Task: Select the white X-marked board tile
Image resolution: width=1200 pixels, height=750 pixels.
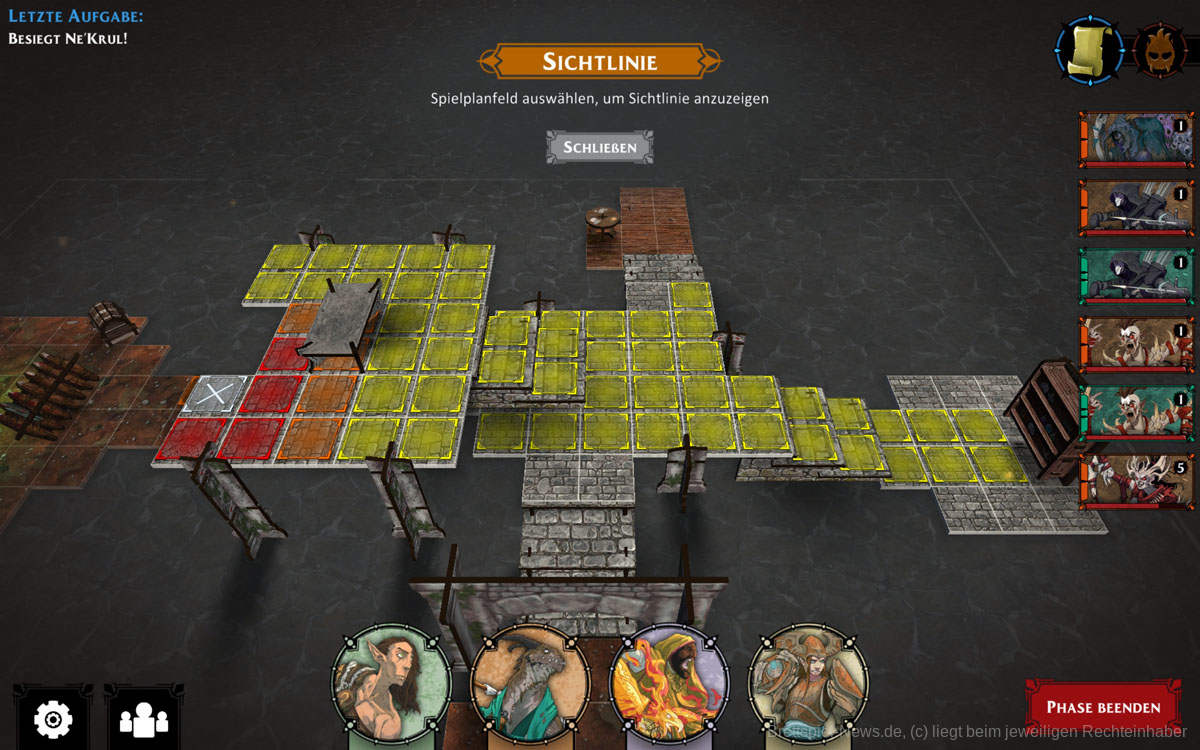Action: (214, 393)
